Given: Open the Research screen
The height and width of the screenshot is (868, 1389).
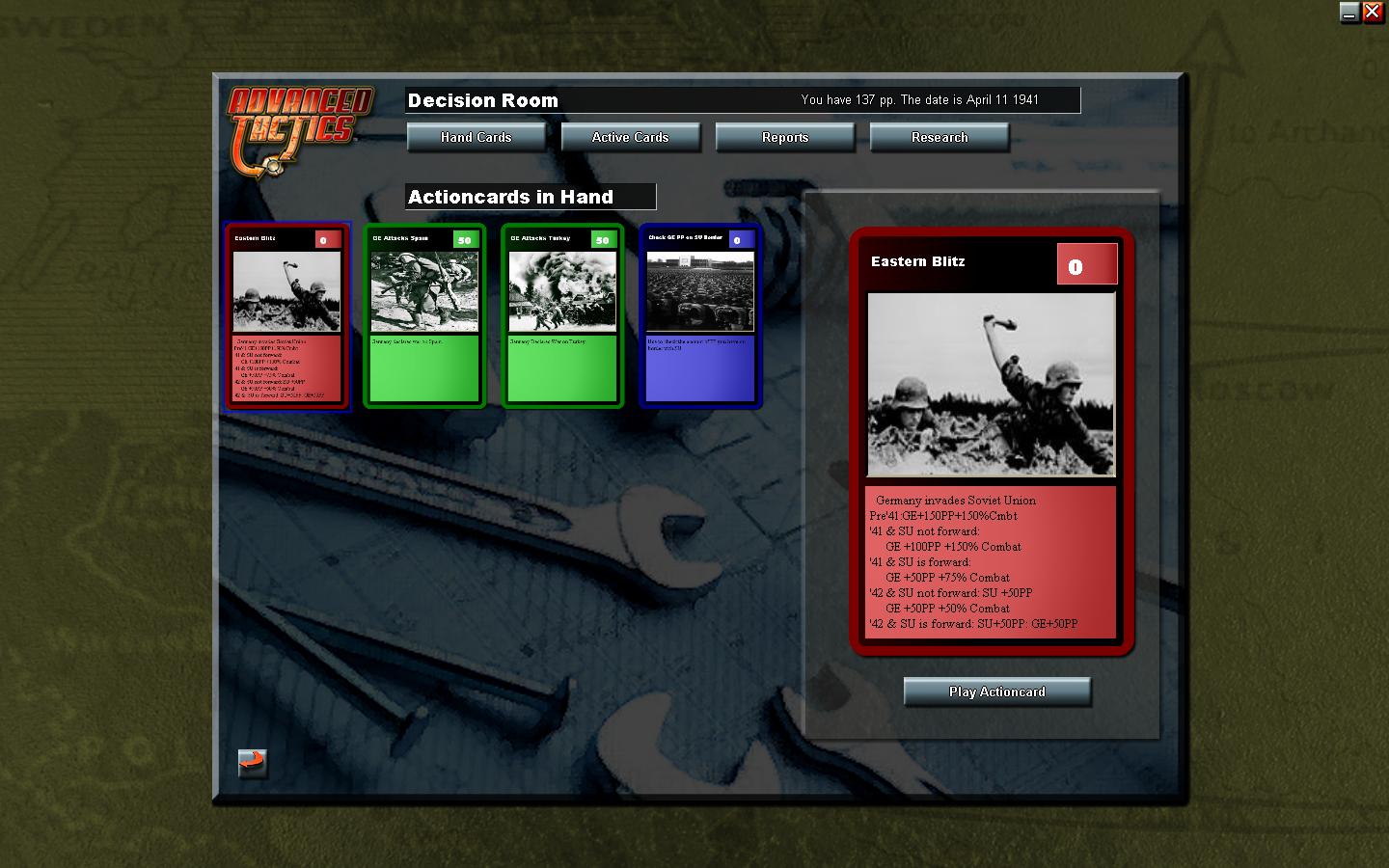Looking at the screenshot, I should click(x=940, y=137).
